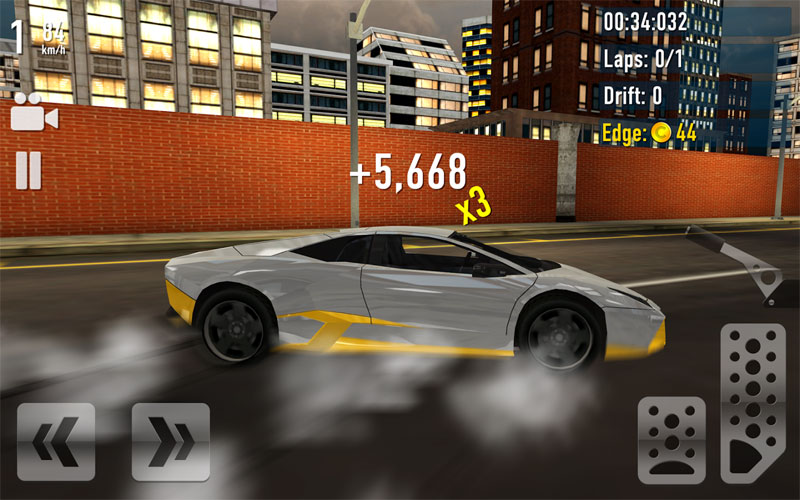This screenshot has width=800, height=500.
Task: Tap the brake pedal
Action: point(671,441)
